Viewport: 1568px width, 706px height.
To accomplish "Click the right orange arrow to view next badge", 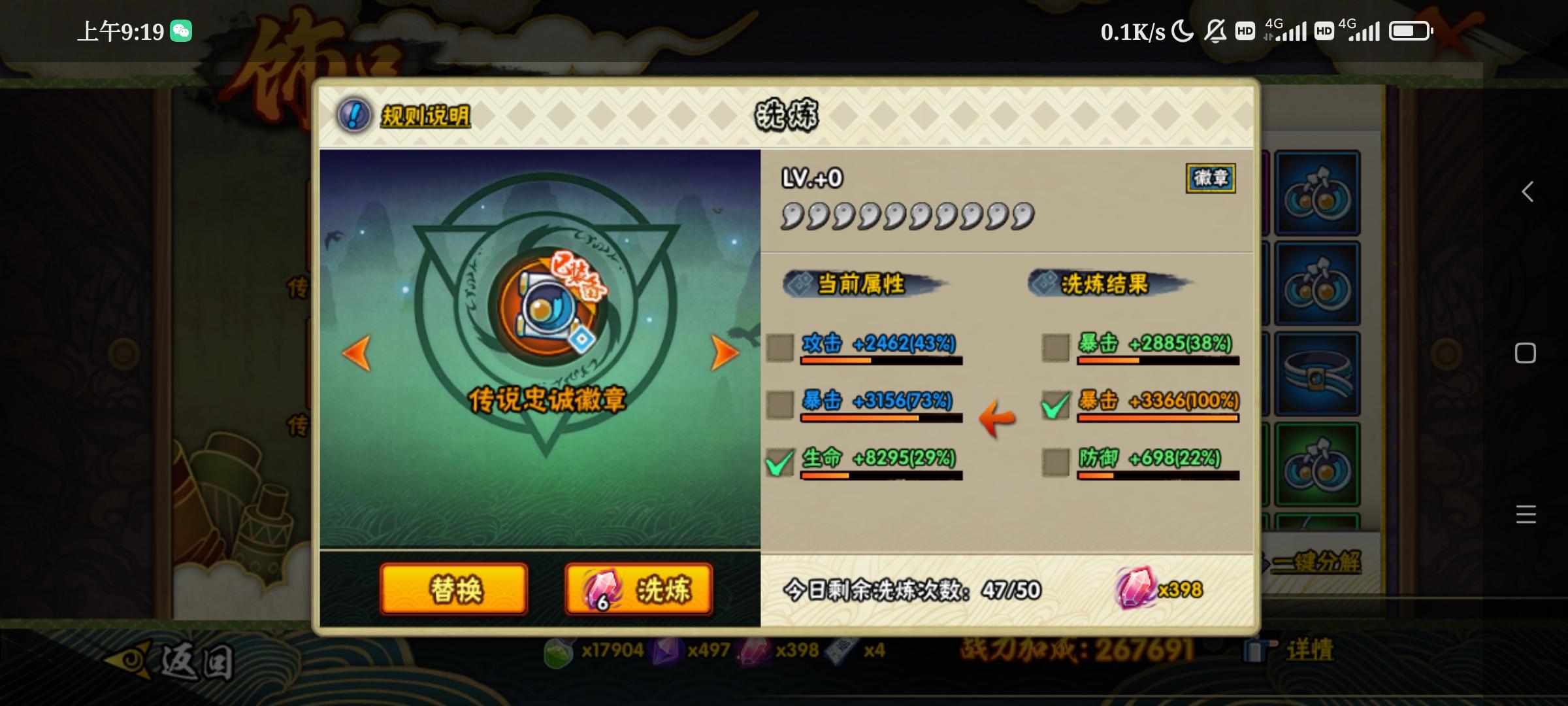I will [724, 352].
